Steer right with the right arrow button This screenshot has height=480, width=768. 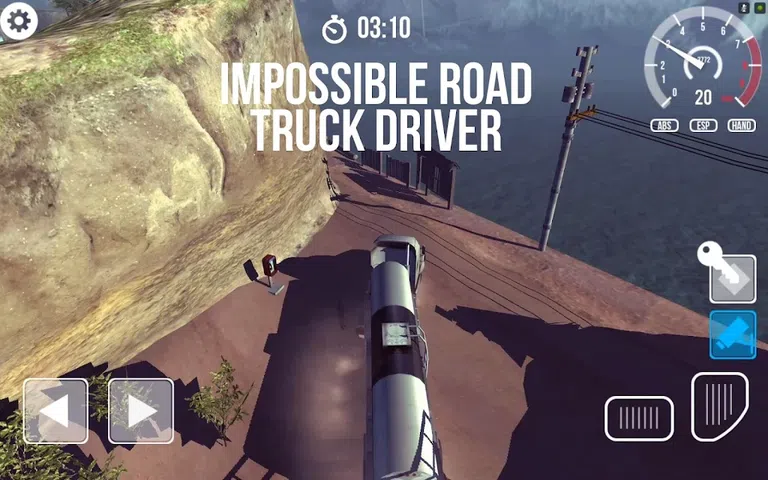[141, 411]
